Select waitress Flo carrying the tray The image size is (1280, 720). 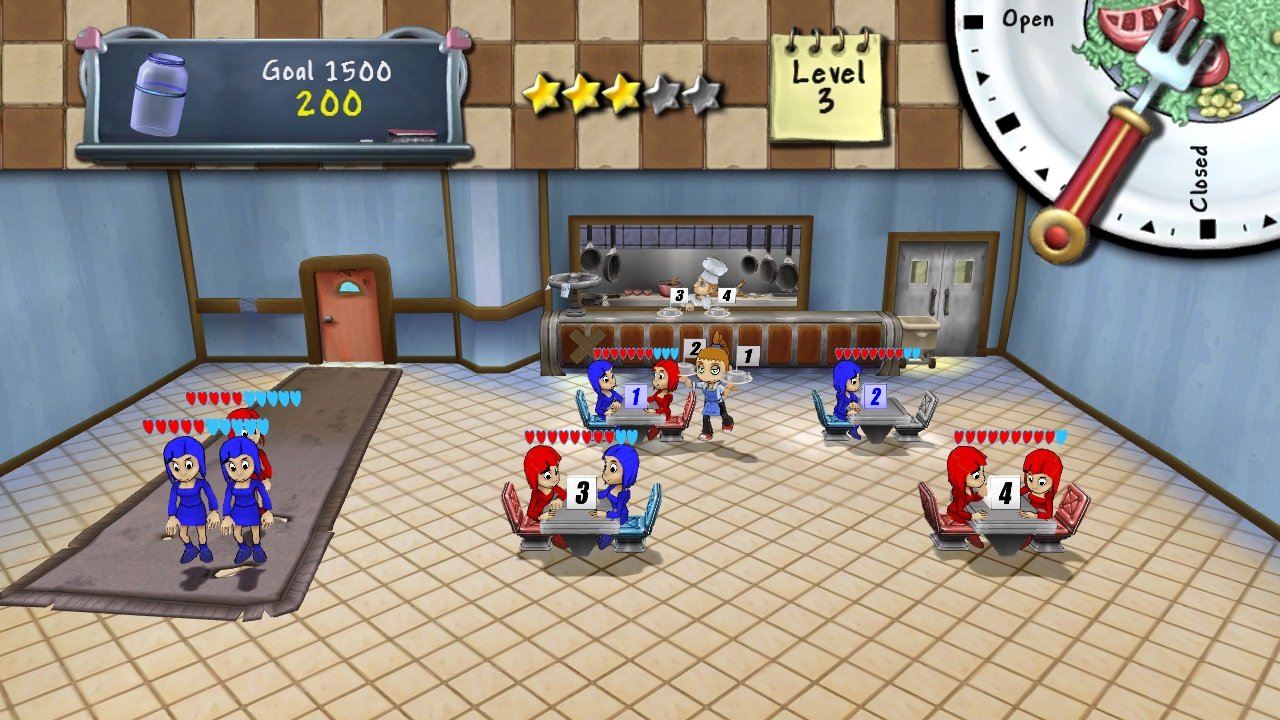(x=712, y=395)
